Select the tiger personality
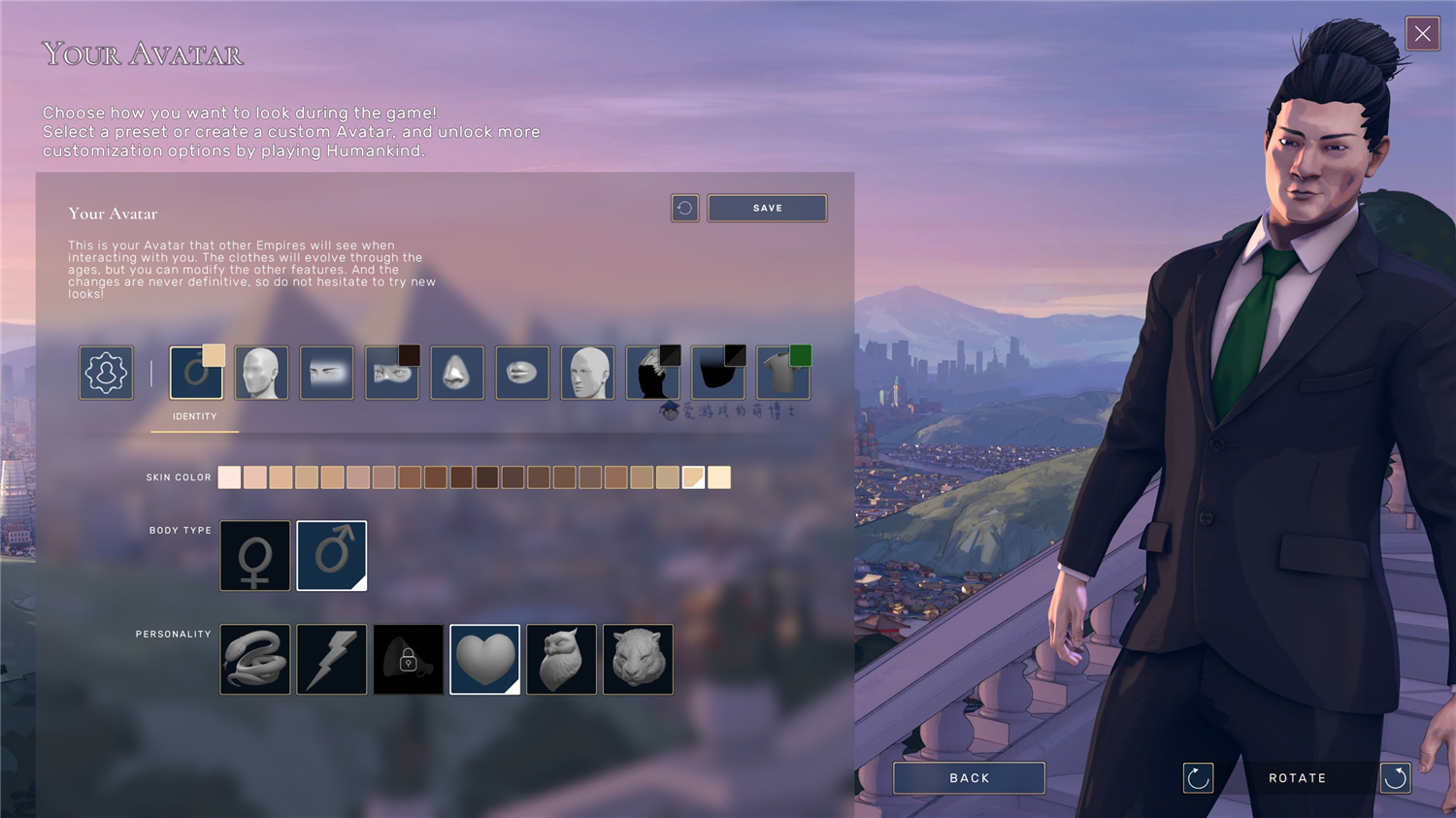1456x818 pixels. pyautogui.click(x=638, y=660)
